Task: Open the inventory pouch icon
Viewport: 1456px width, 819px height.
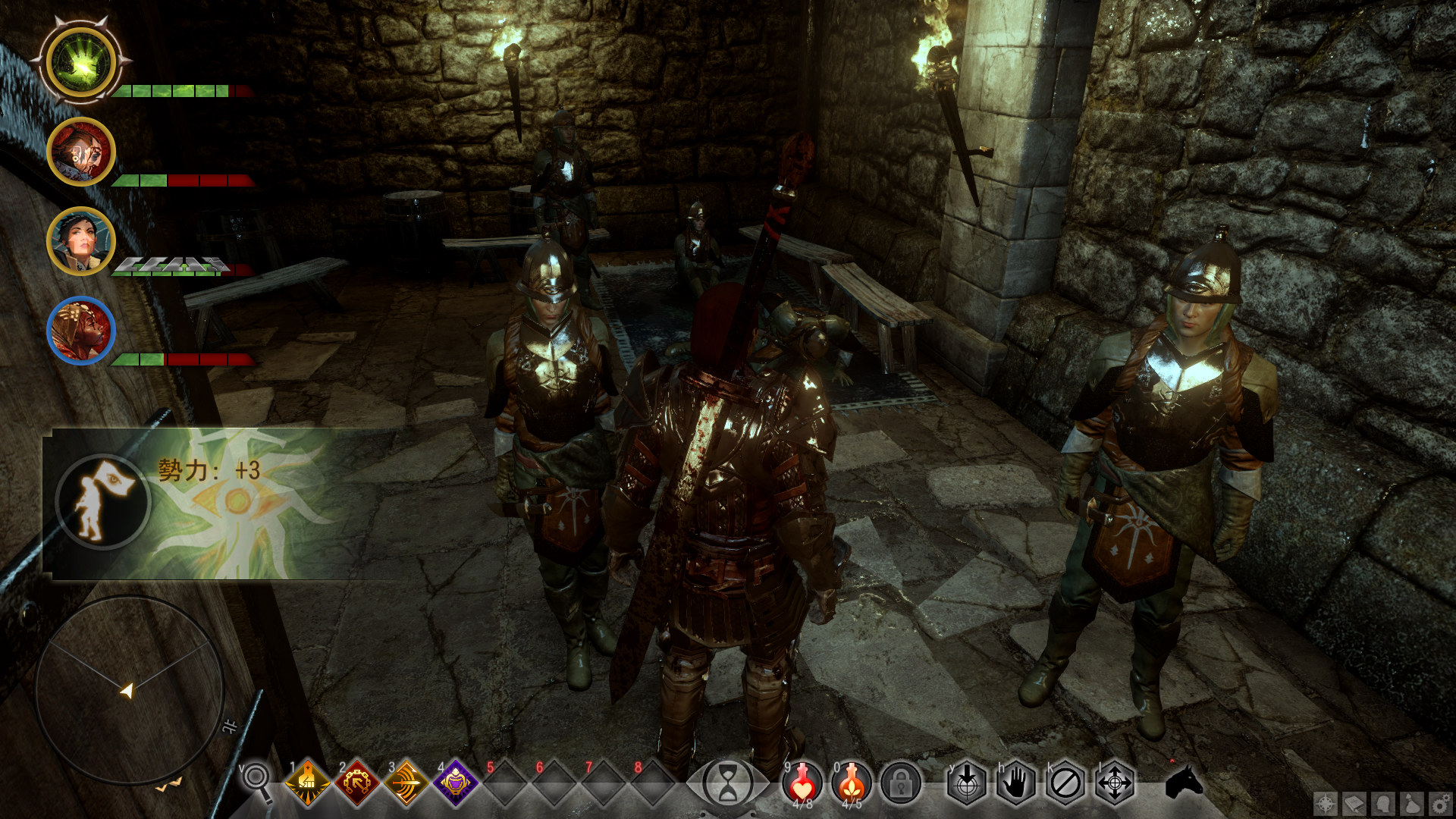Action: (x=1412, y=803)
